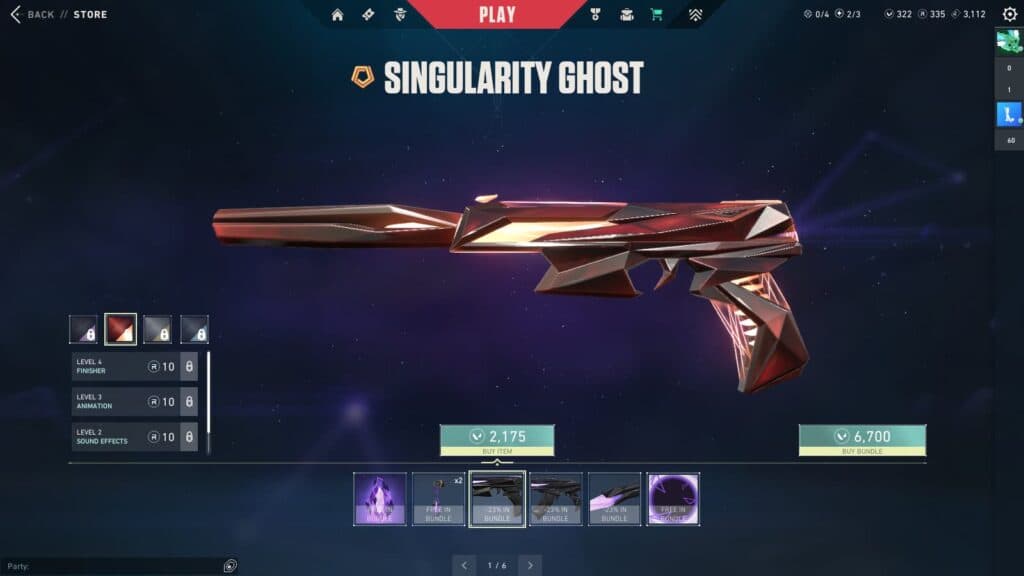Click the red PLAY button

coord(497,14)
